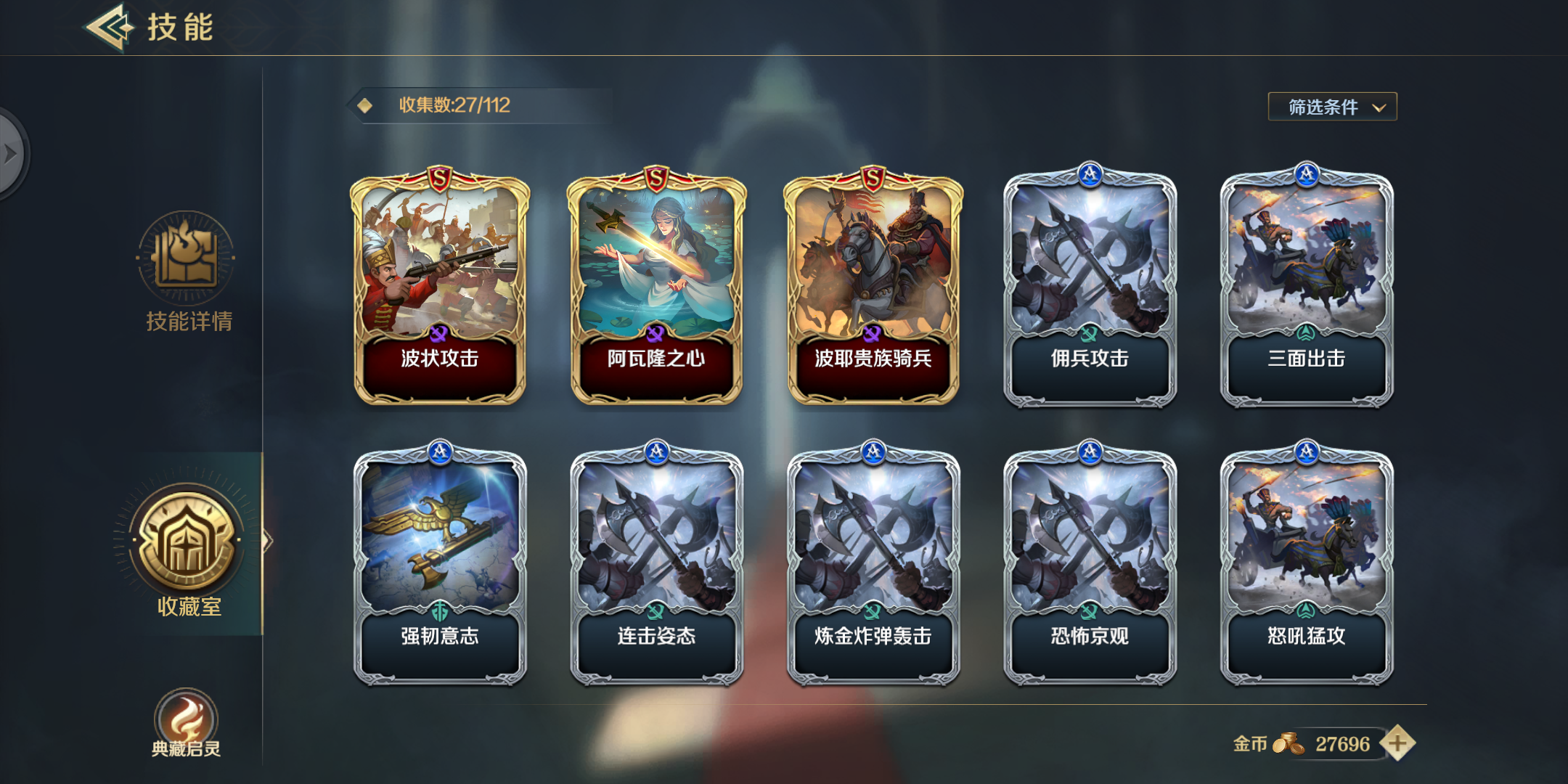Image resolution: width=1568 pixels, height=784 pixels.
Task: Open the 筛选条件 filter dropdown
Action: pos(1332,106)
